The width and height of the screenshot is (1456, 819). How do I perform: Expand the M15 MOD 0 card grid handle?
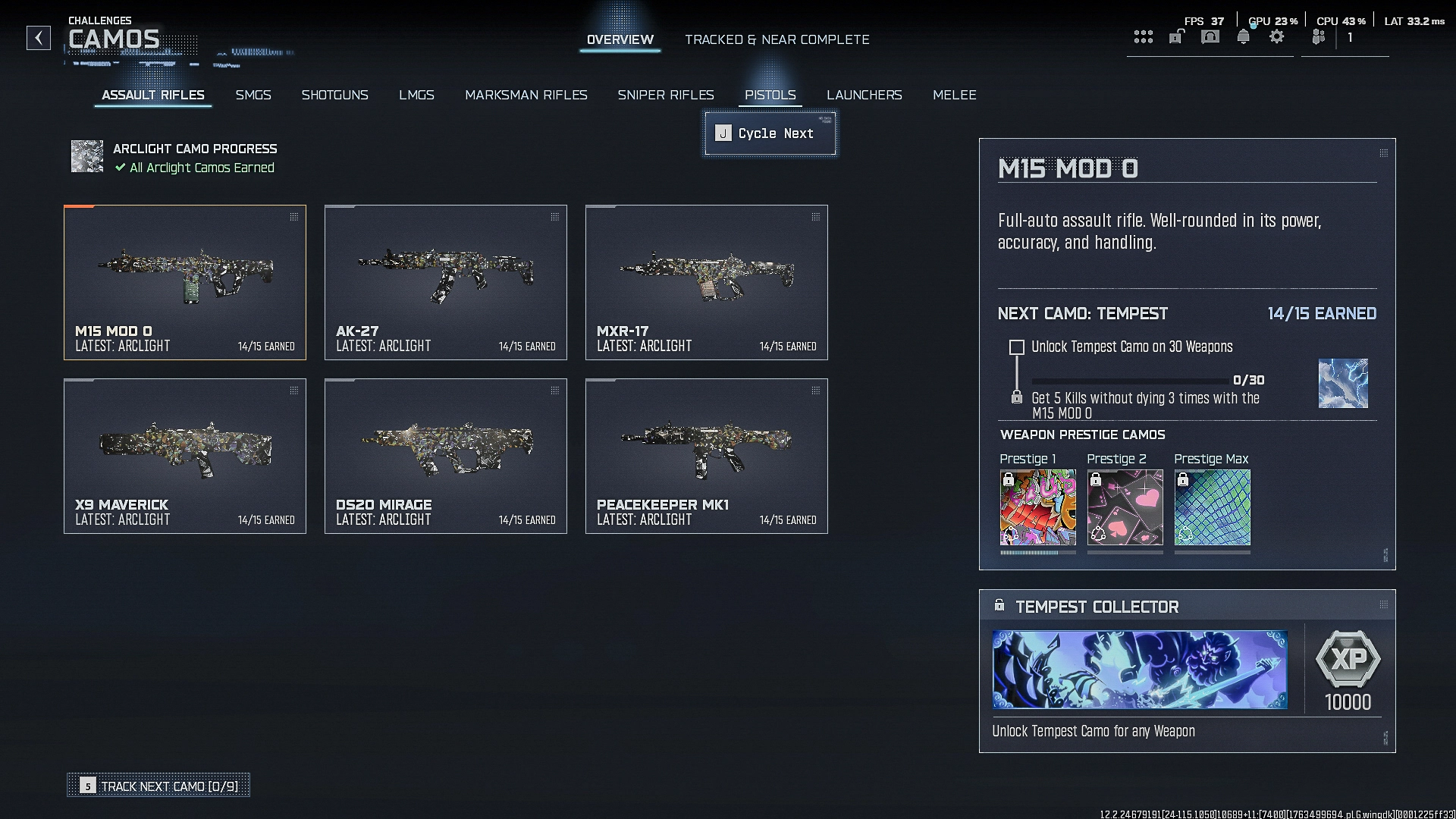pyautogui.click(x=294, y=216)
